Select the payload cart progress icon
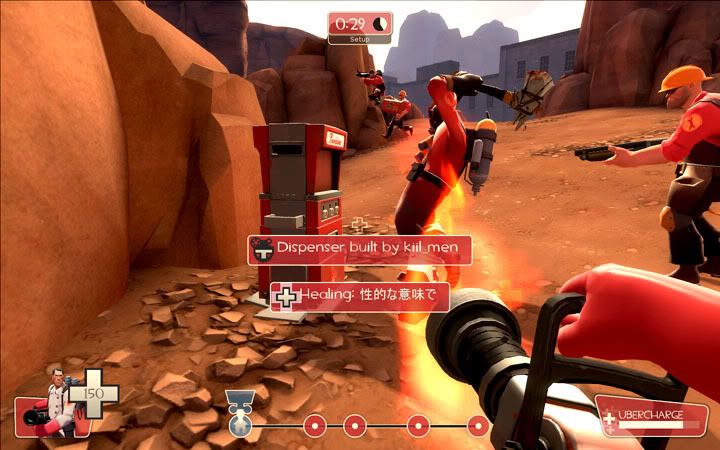 point(237,413)
